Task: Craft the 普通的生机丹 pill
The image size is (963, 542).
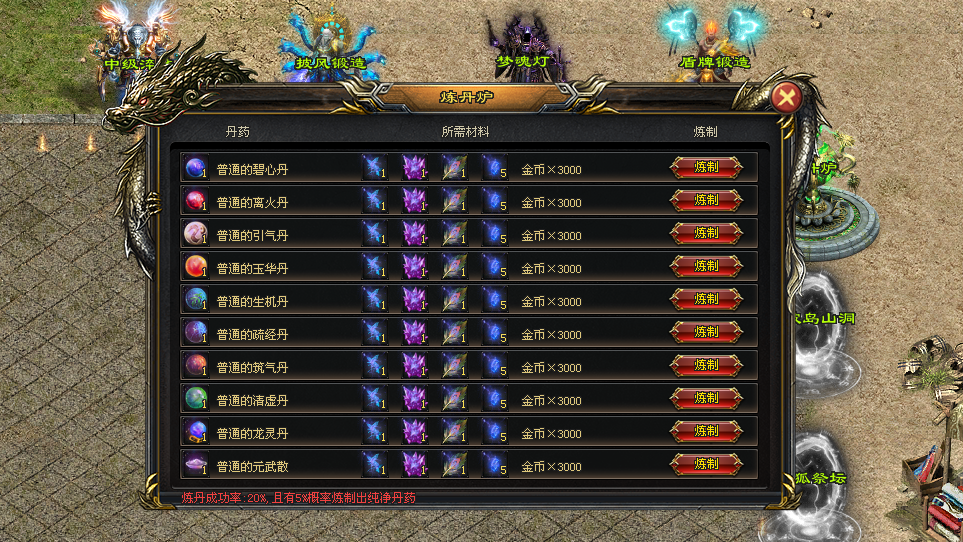Action: [706, 300]
